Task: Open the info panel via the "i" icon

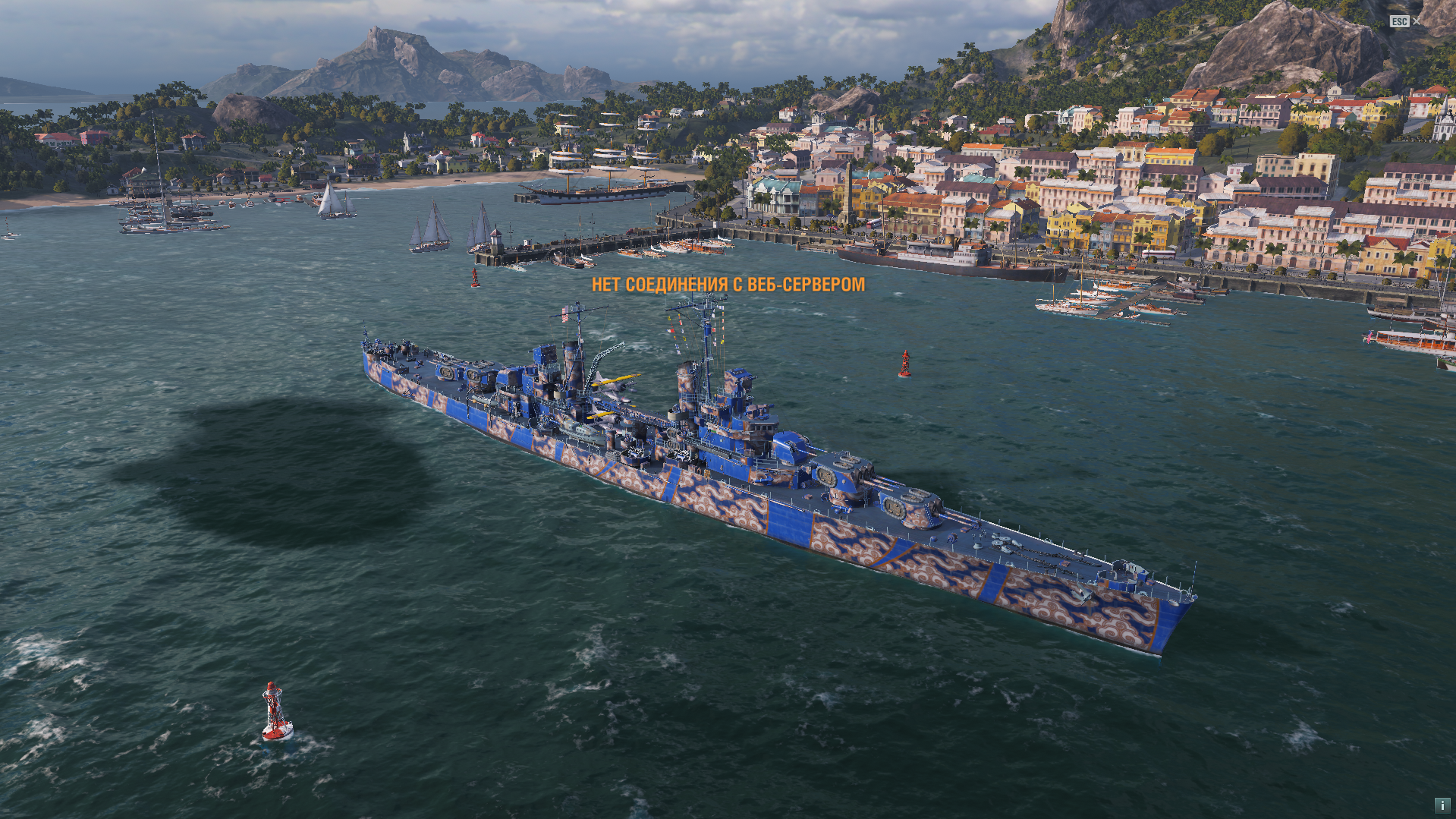Action: 1442,805
